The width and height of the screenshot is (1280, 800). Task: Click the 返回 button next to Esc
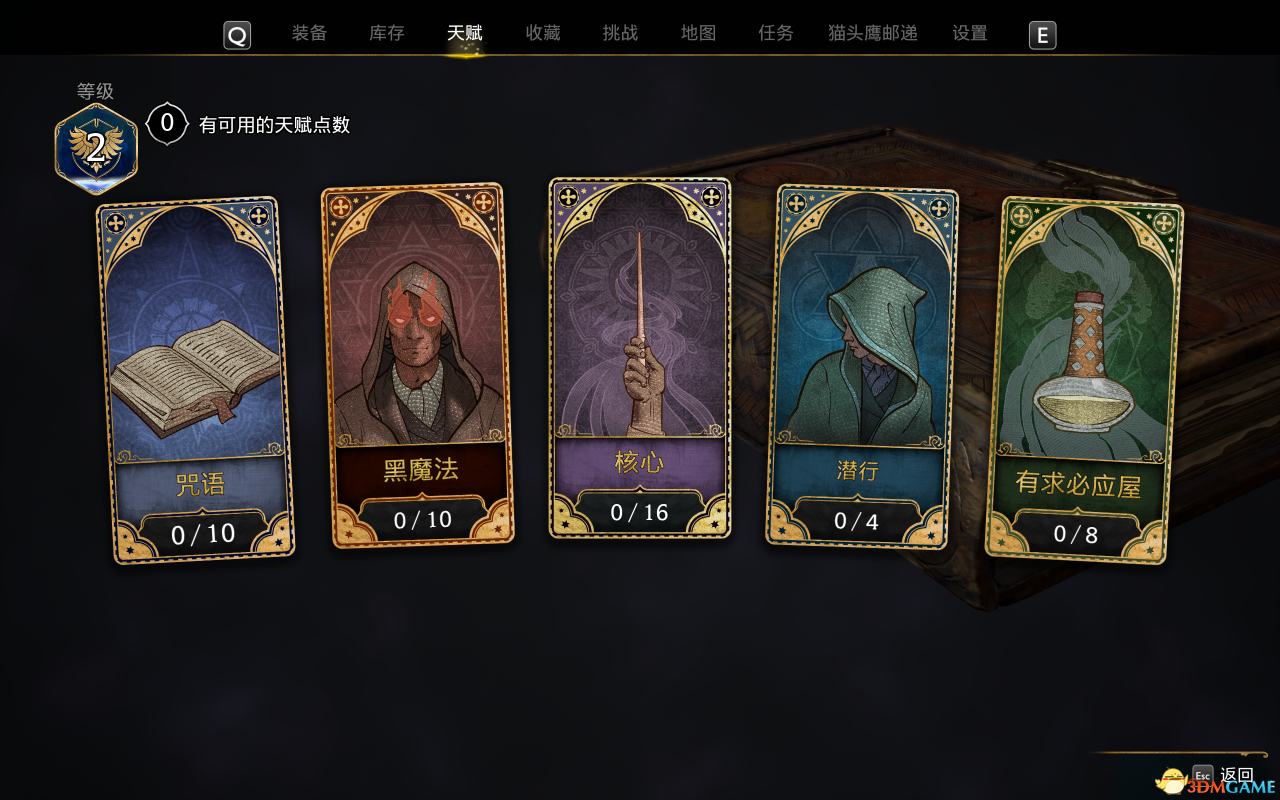tap(1236, 775)
